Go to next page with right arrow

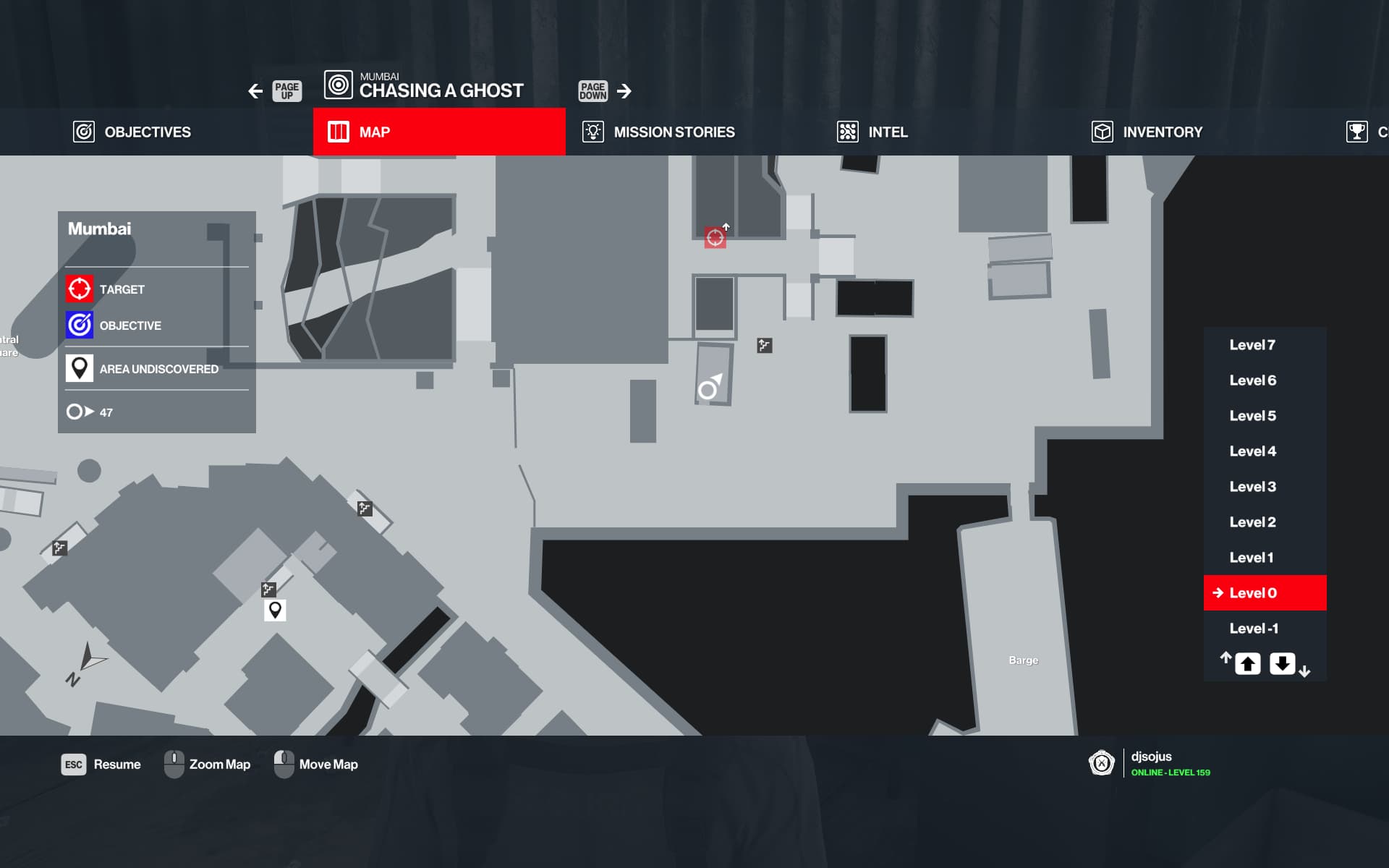pyautogui.click(x=624, y=91)
